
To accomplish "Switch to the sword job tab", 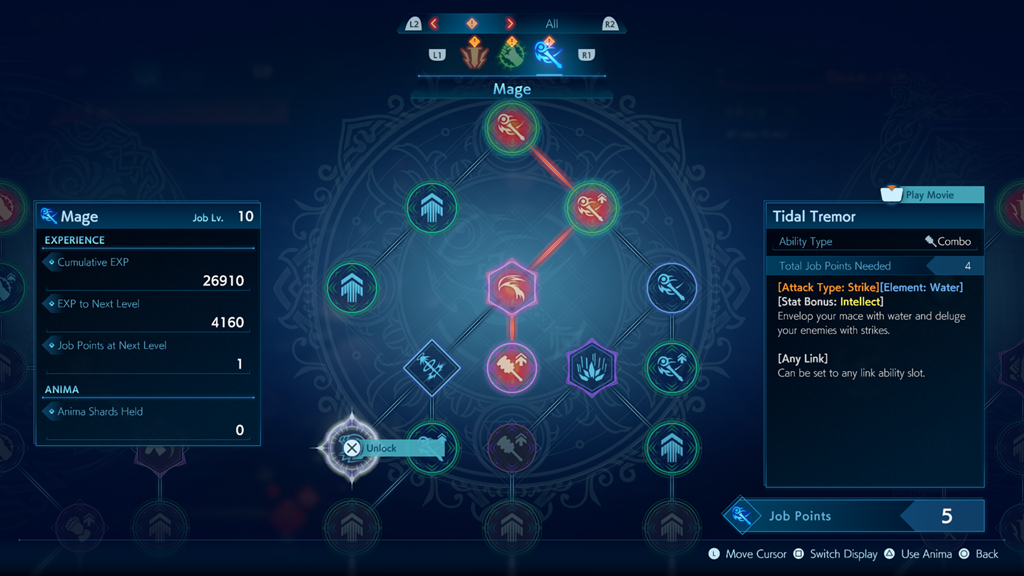I will click(474, 54).
